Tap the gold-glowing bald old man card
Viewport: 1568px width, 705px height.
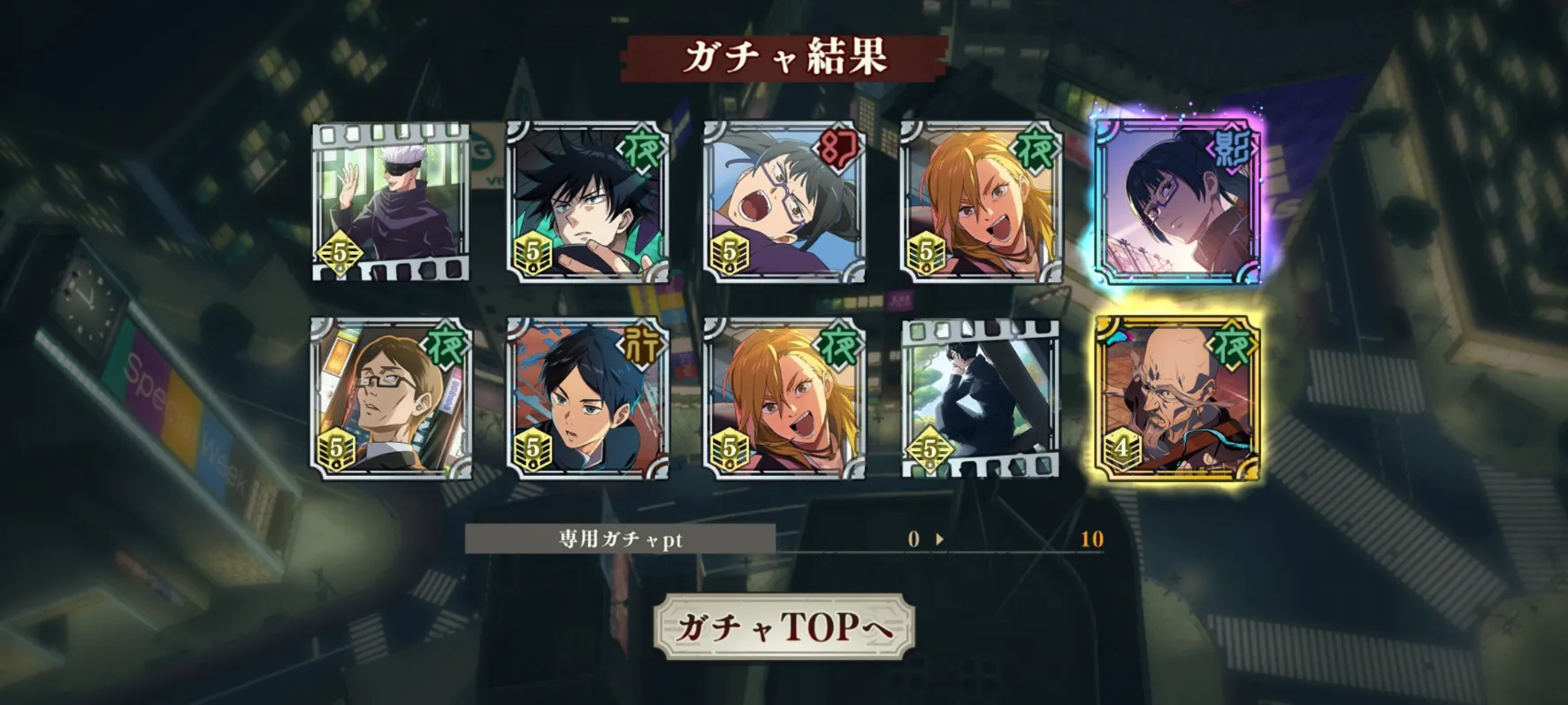(x=1176, y=398)
